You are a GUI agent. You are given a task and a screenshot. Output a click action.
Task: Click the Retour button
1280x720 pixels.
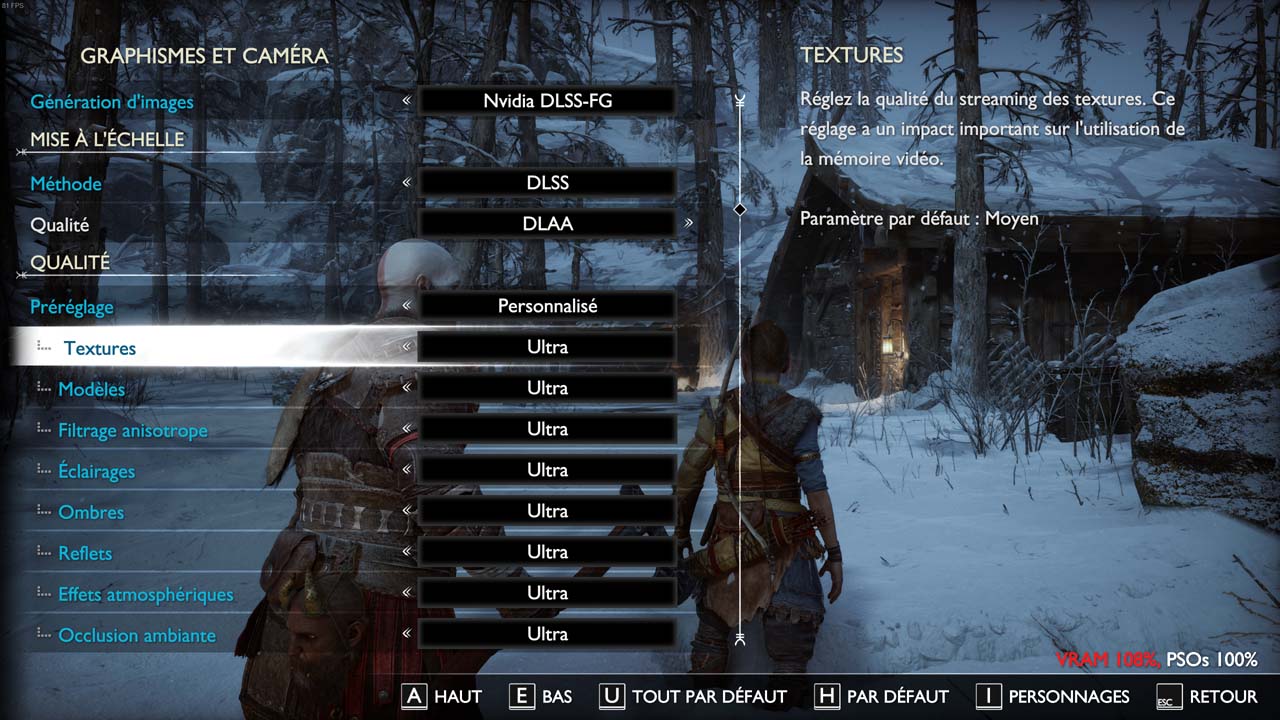(x=1207, y=696)
